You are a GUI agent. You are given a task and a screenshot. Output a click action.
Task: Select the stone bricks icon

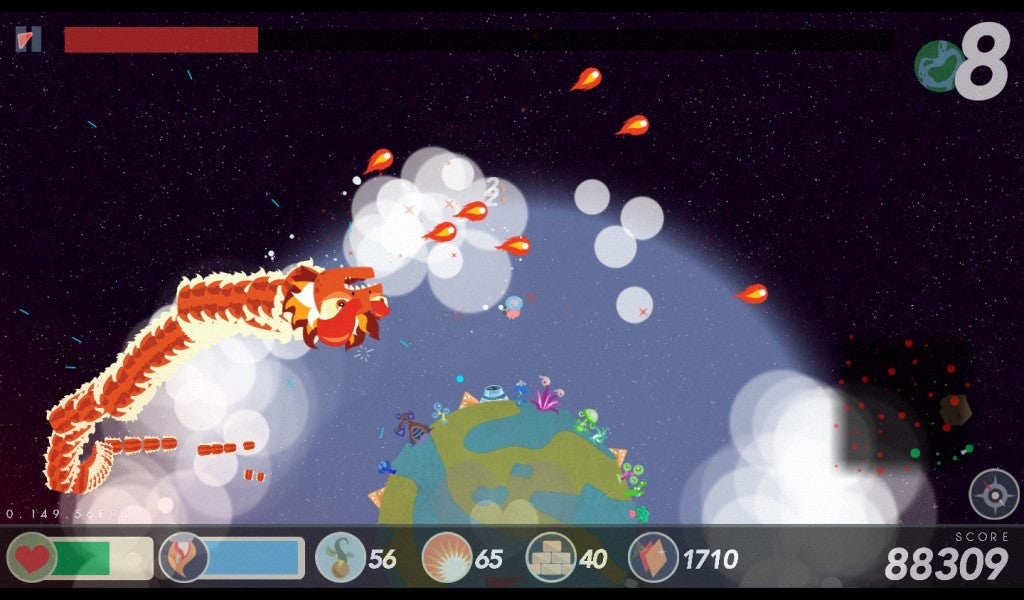[551, 557]
